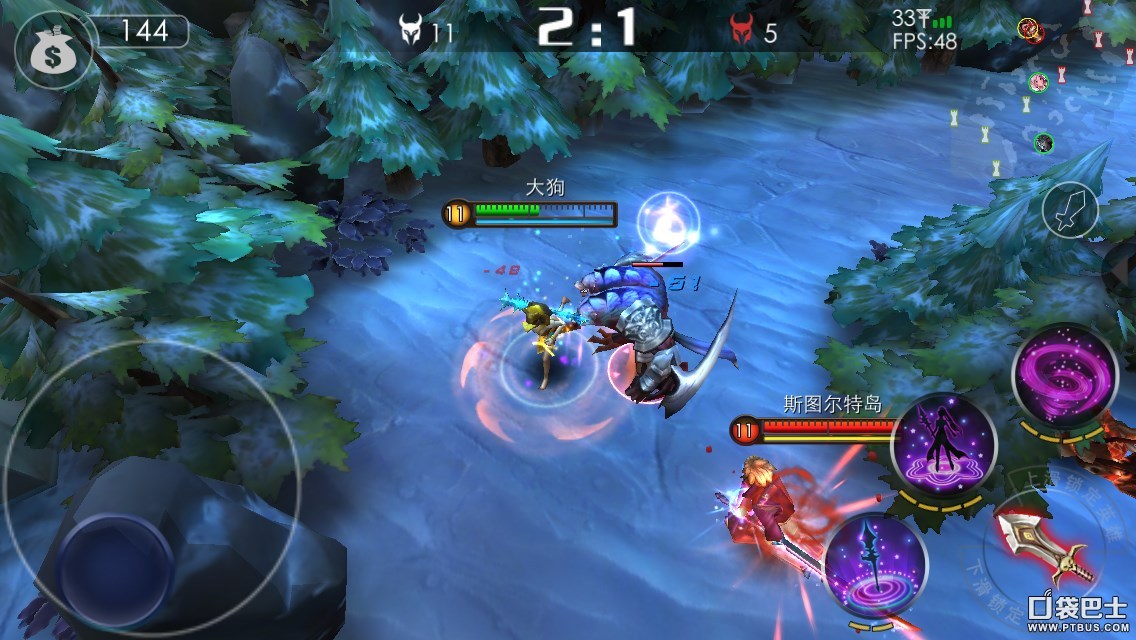The height and width of the screenshot is (640, 1136).
Task: Toggle the sword outline circle button
Action: tap(1070, 211)
